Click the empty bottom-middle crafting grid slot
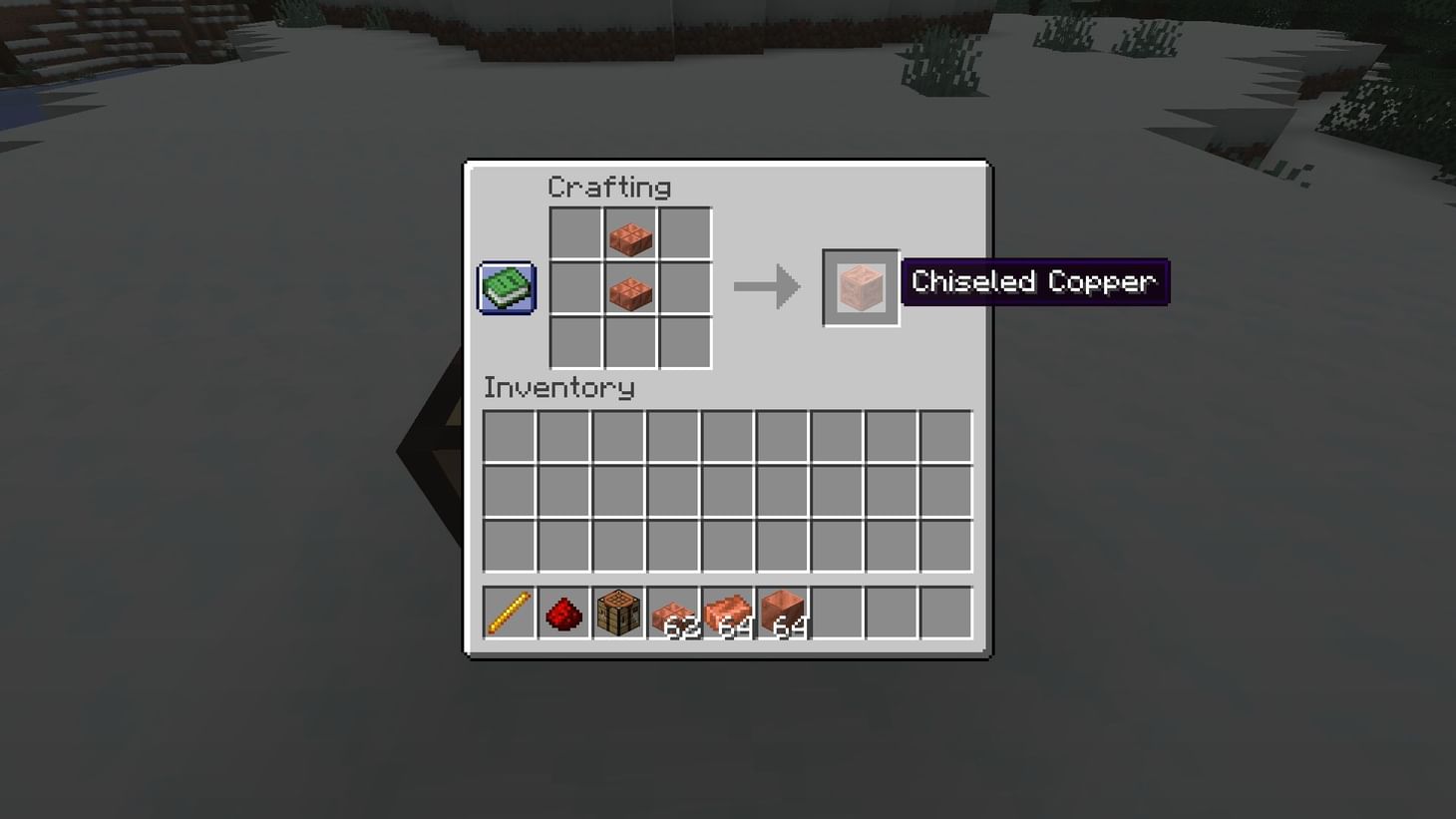Screen dimensions: 1456x819 (x=630, y=342)
